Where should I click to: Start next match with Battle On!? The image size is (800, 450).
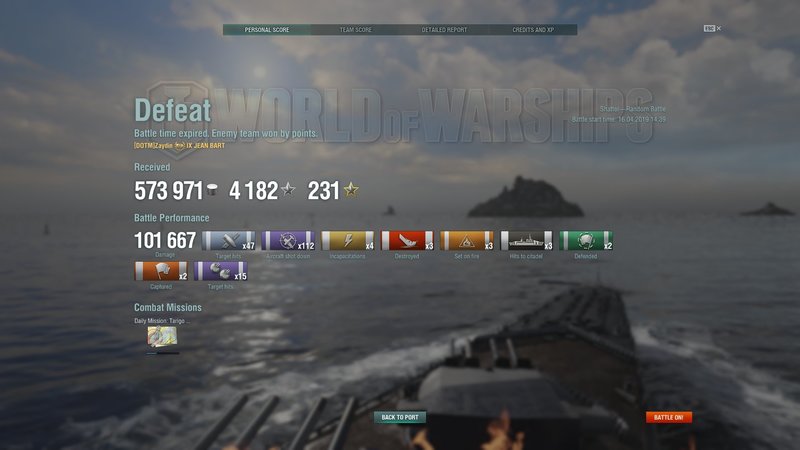[668, 417]
